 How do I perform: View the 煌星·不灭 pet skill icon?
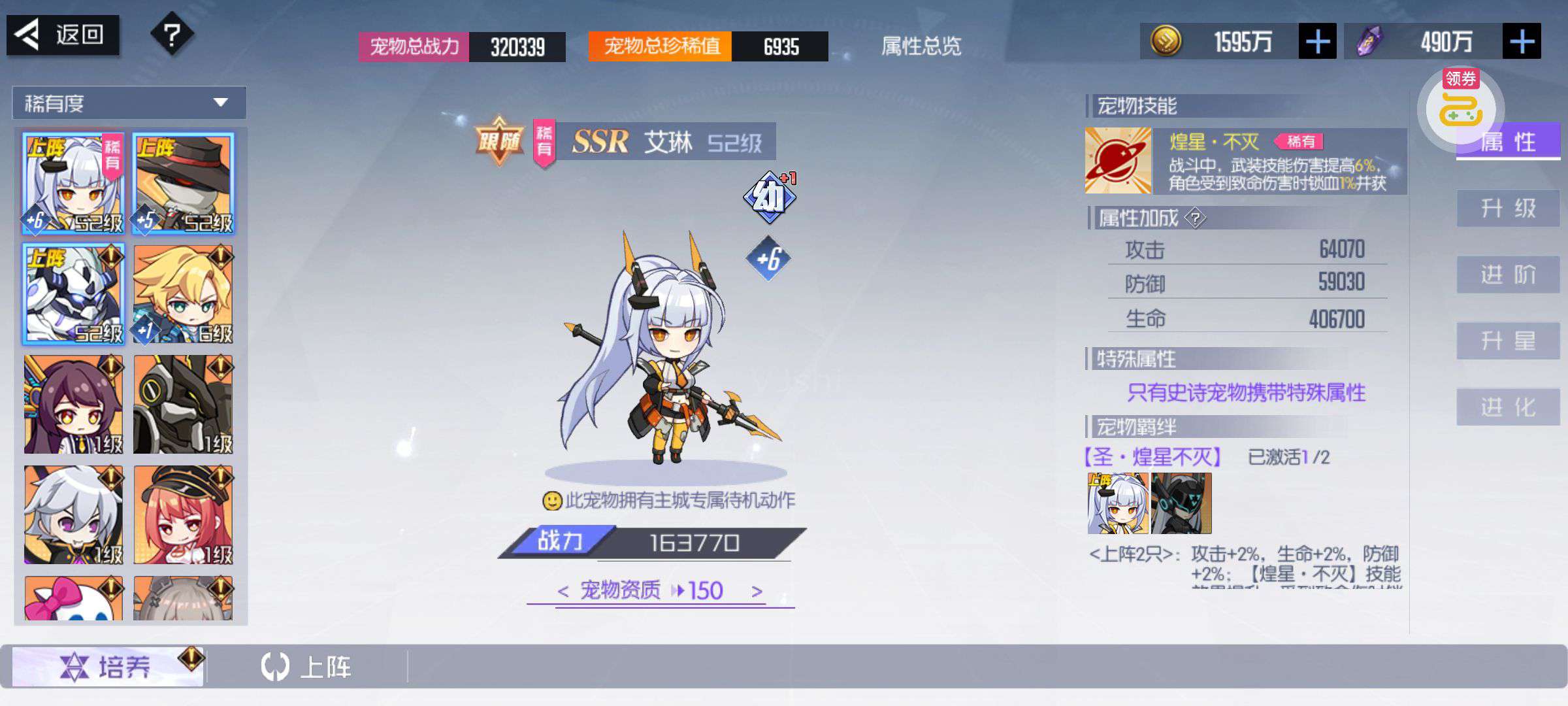coord(1118,161)
